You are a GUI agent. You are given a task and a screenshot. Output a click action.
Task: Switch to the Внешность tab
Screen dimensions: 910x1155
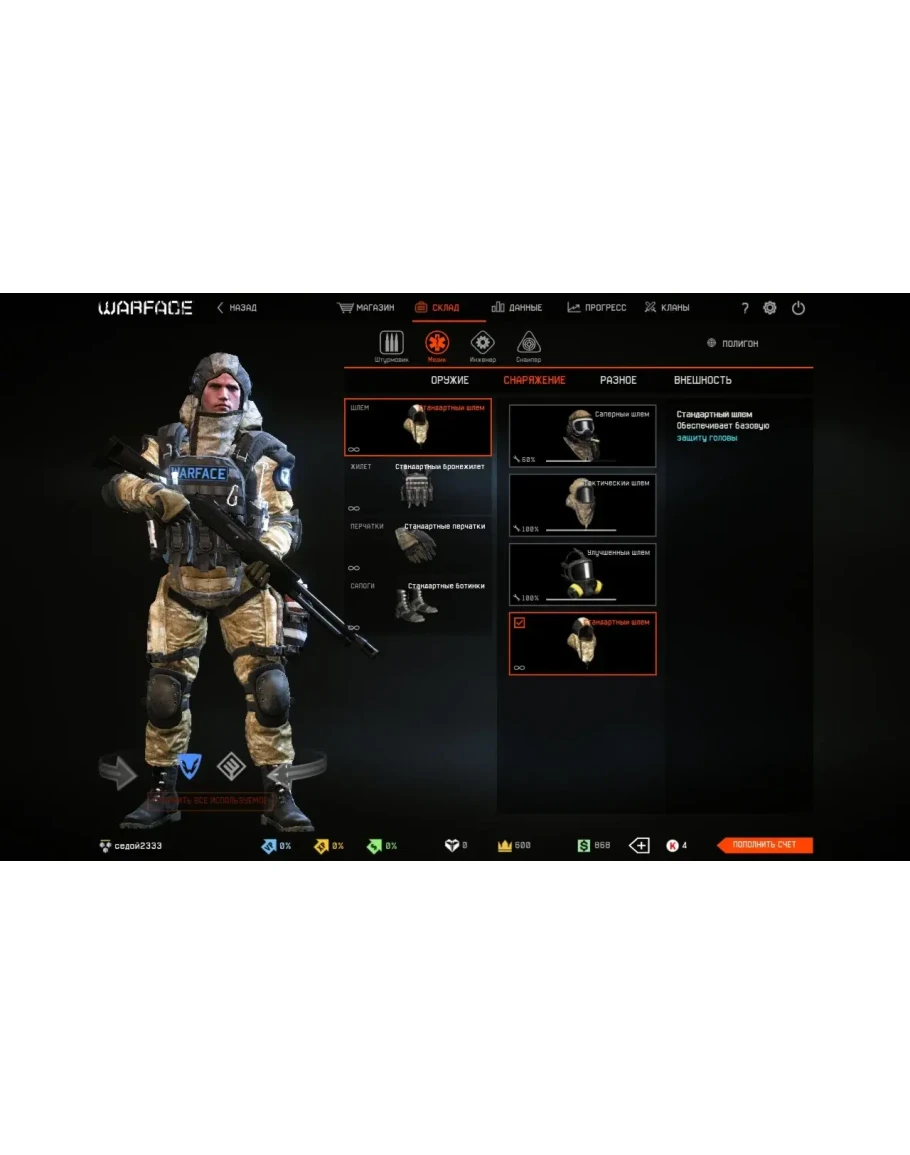(x=702, y=380)
